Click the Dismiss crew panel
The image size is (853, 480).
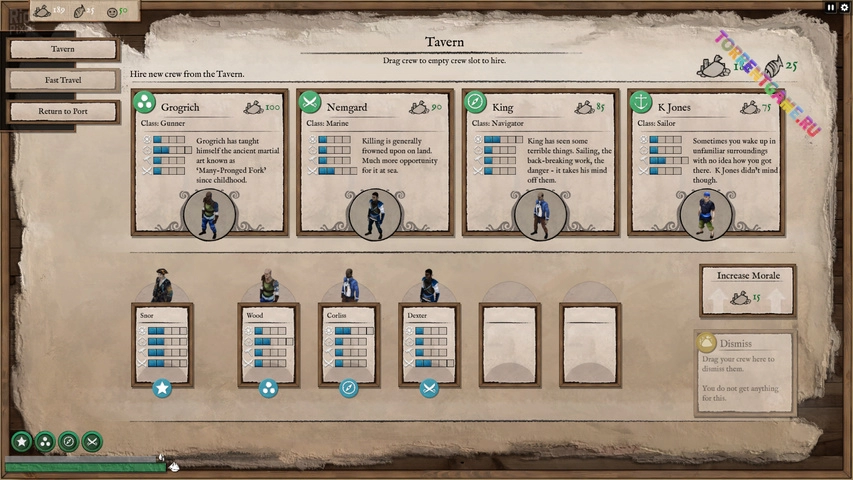click(x=743, y=372)
